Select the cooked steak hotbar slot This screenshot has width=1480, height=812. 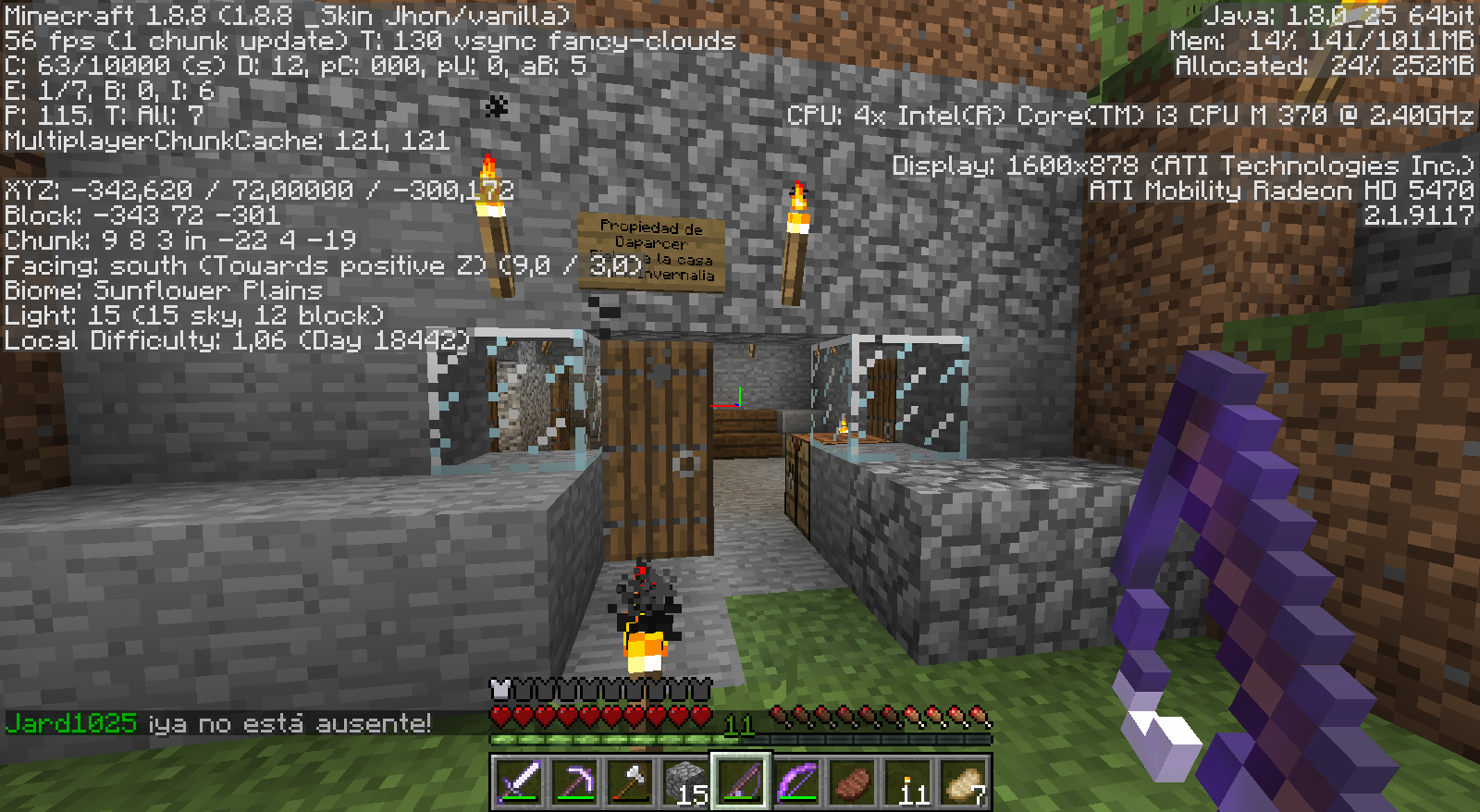852,782
